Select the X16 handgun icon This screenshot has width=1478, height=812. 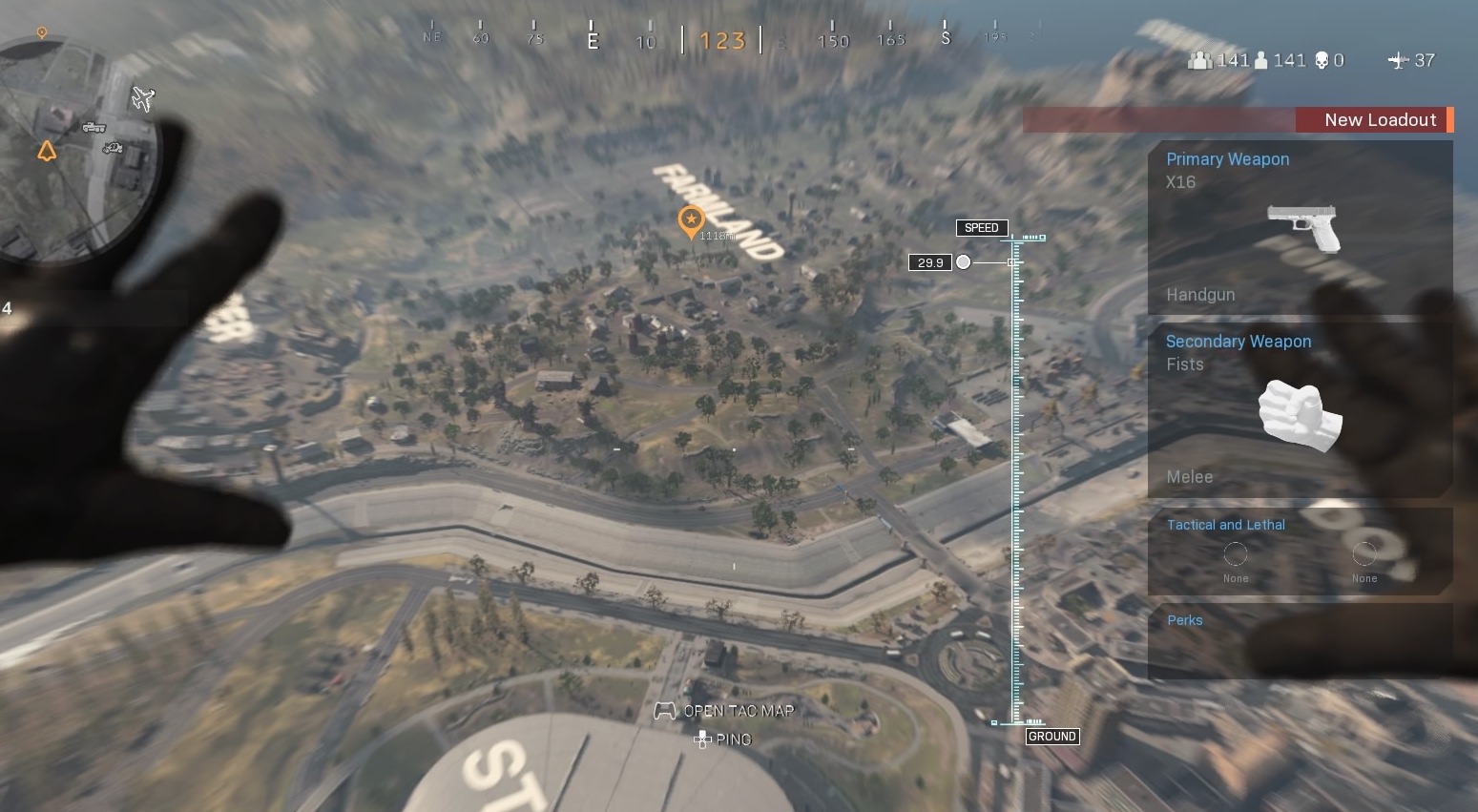(x=1301, y=226)
